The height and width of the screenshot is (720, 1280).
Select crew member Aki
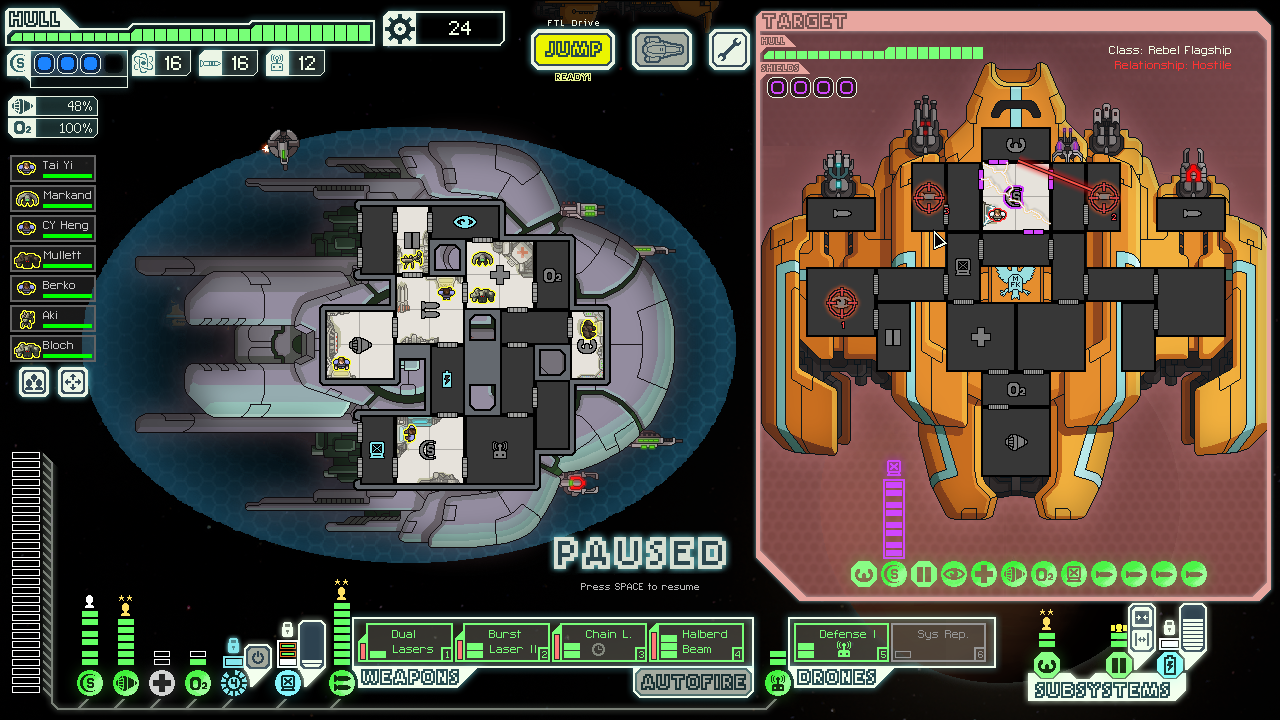pyautogui.click(x=54, y=319)
